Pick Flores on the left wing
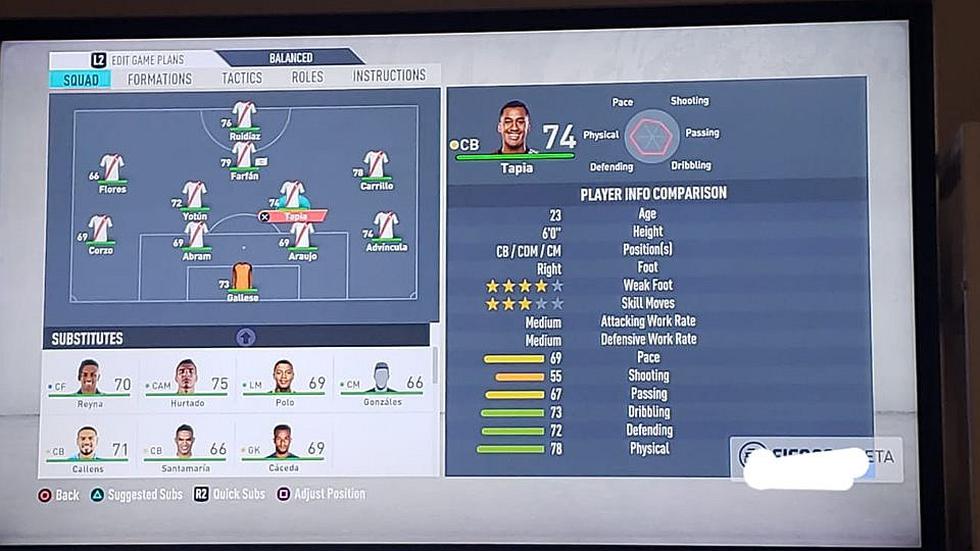980x551 pixels. (x=112, y=169)
